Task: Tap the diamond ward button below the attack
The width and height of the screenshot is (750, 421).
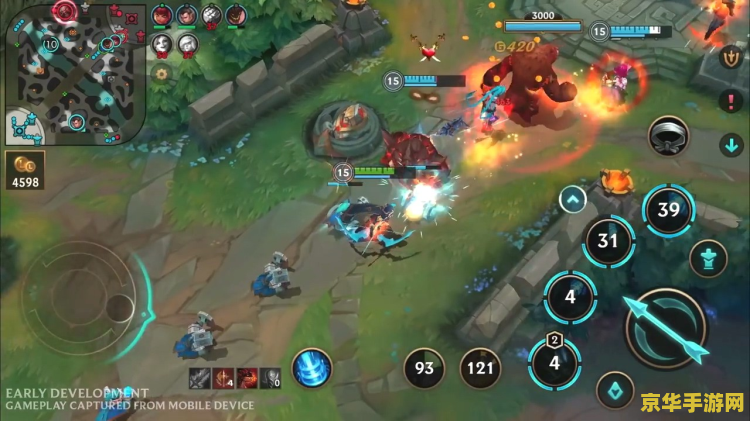Action: point(615,391)
